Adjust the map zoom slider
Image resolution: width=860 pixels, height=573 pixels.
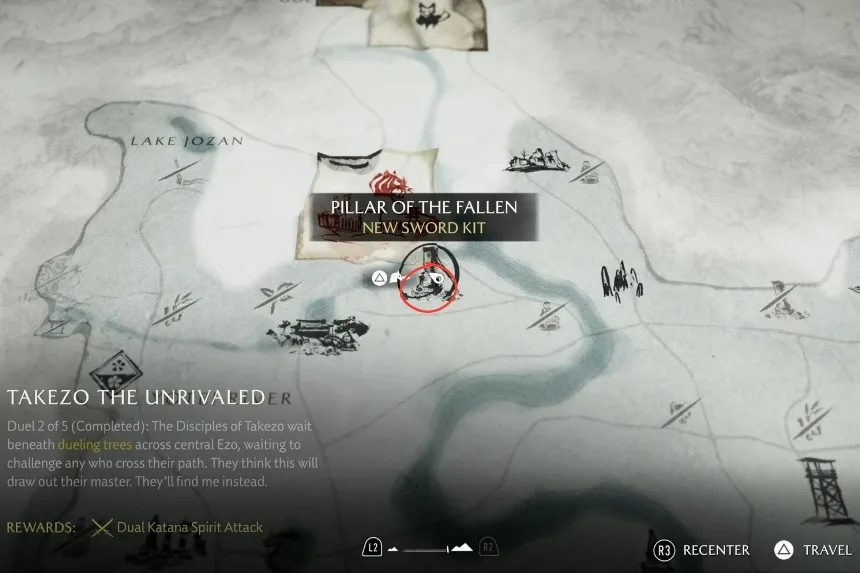(430, 548)
